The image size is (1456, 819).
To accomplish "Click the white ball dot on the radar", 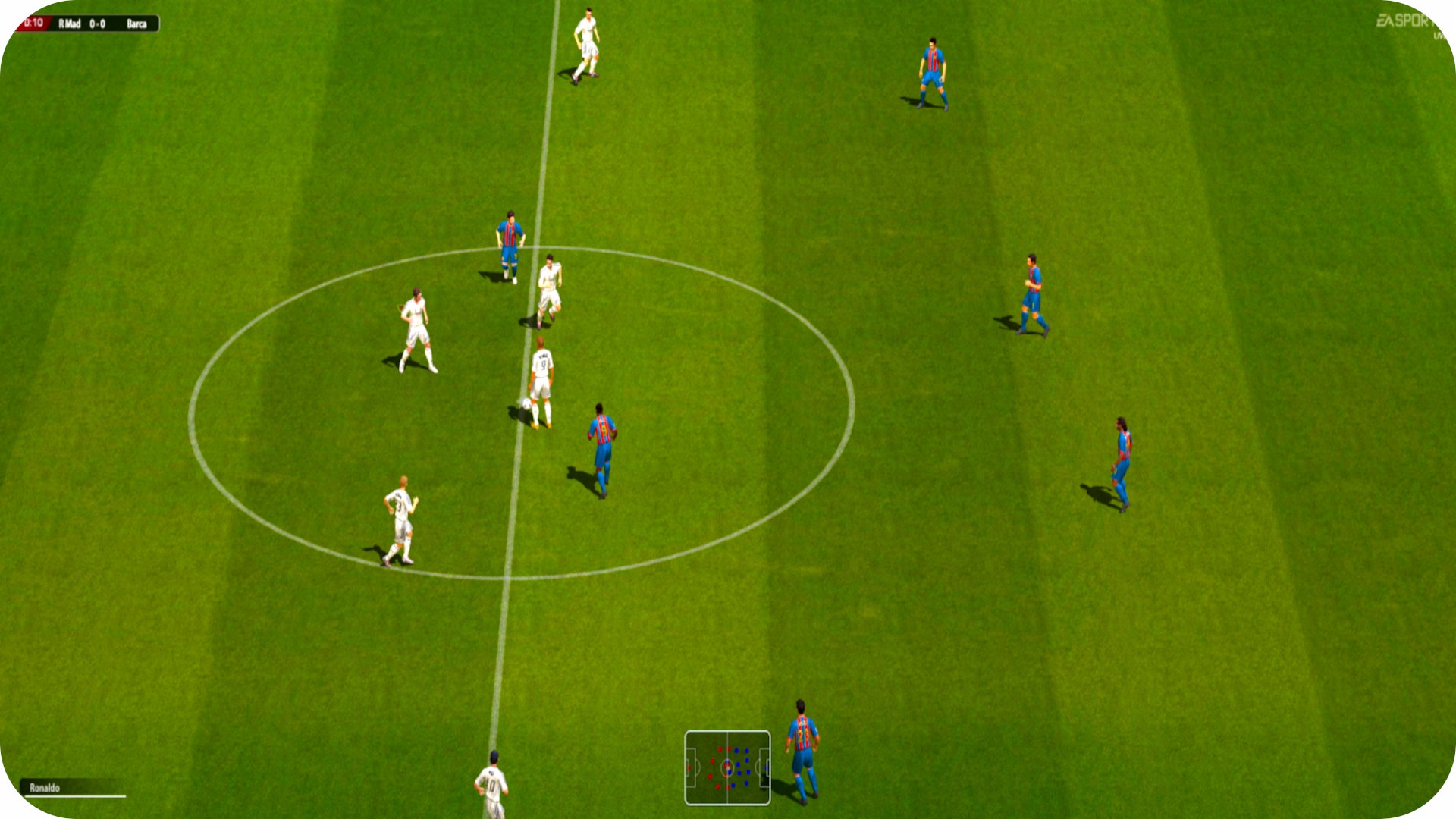I will click(728, 768).
